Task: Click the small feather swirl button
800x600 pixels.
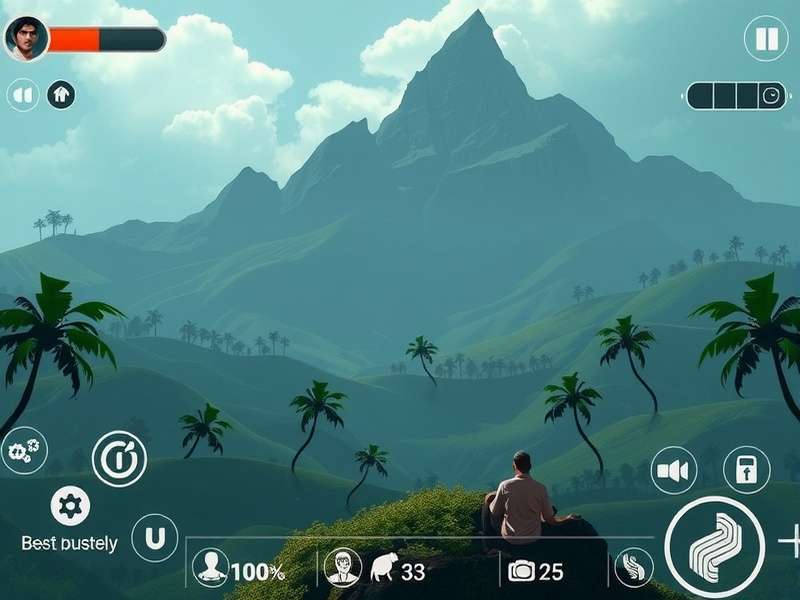Action: 633,567
